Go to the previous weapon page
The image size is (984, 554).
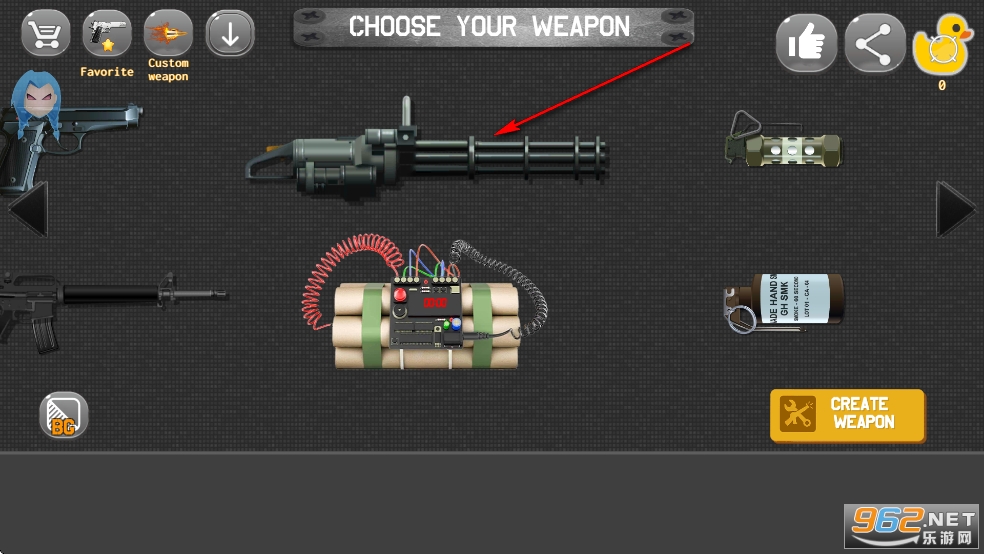click(28, 209)
